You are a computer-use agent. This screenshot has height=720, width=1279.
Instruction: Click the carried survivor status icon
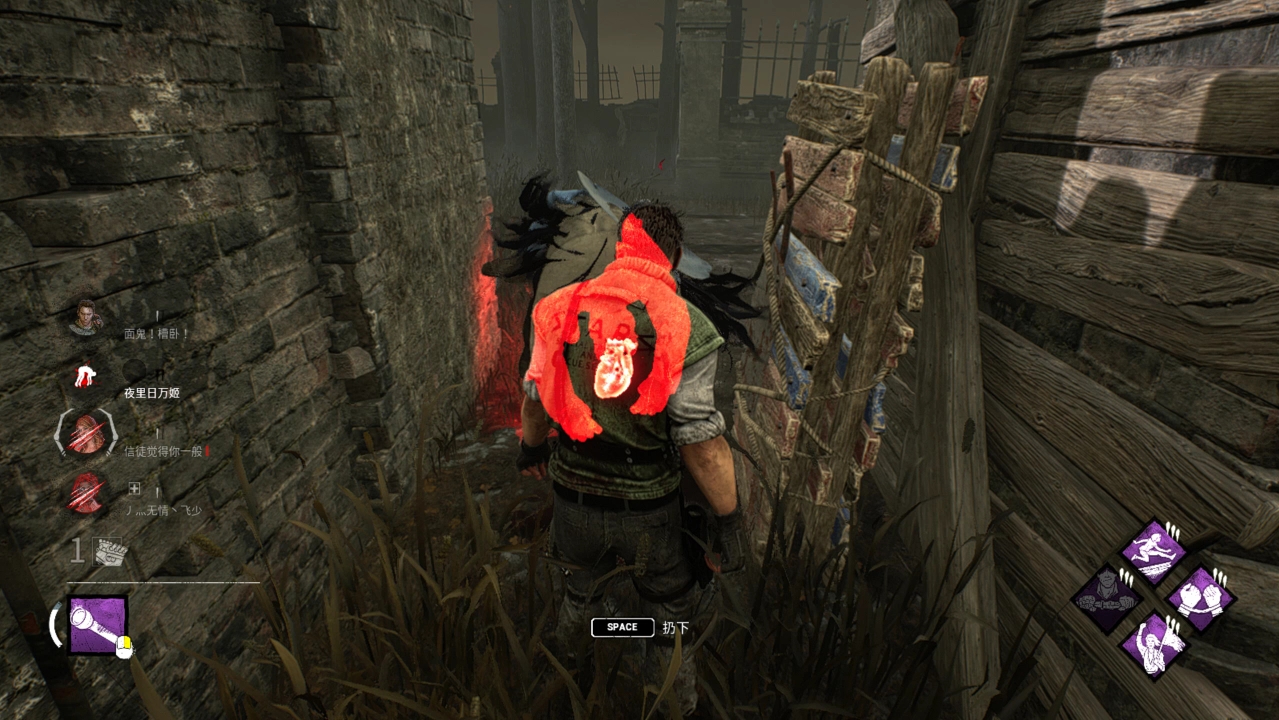[87, 377]
